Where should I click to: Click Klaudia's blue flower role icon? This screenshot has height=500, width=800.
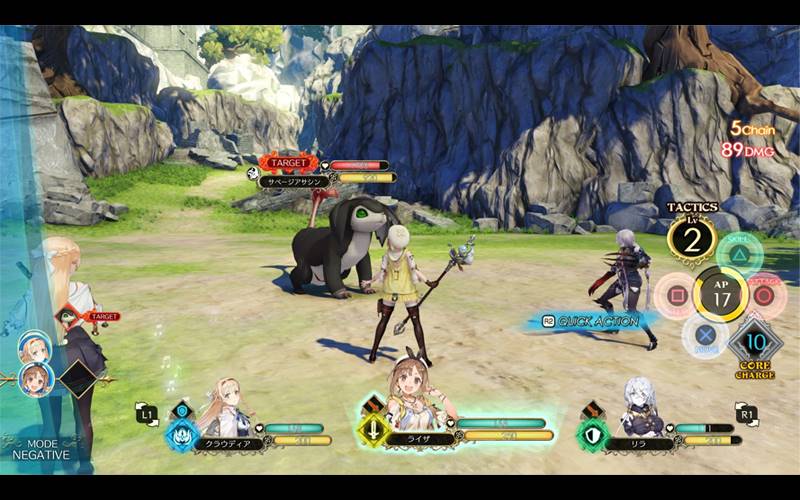[182, 434]
